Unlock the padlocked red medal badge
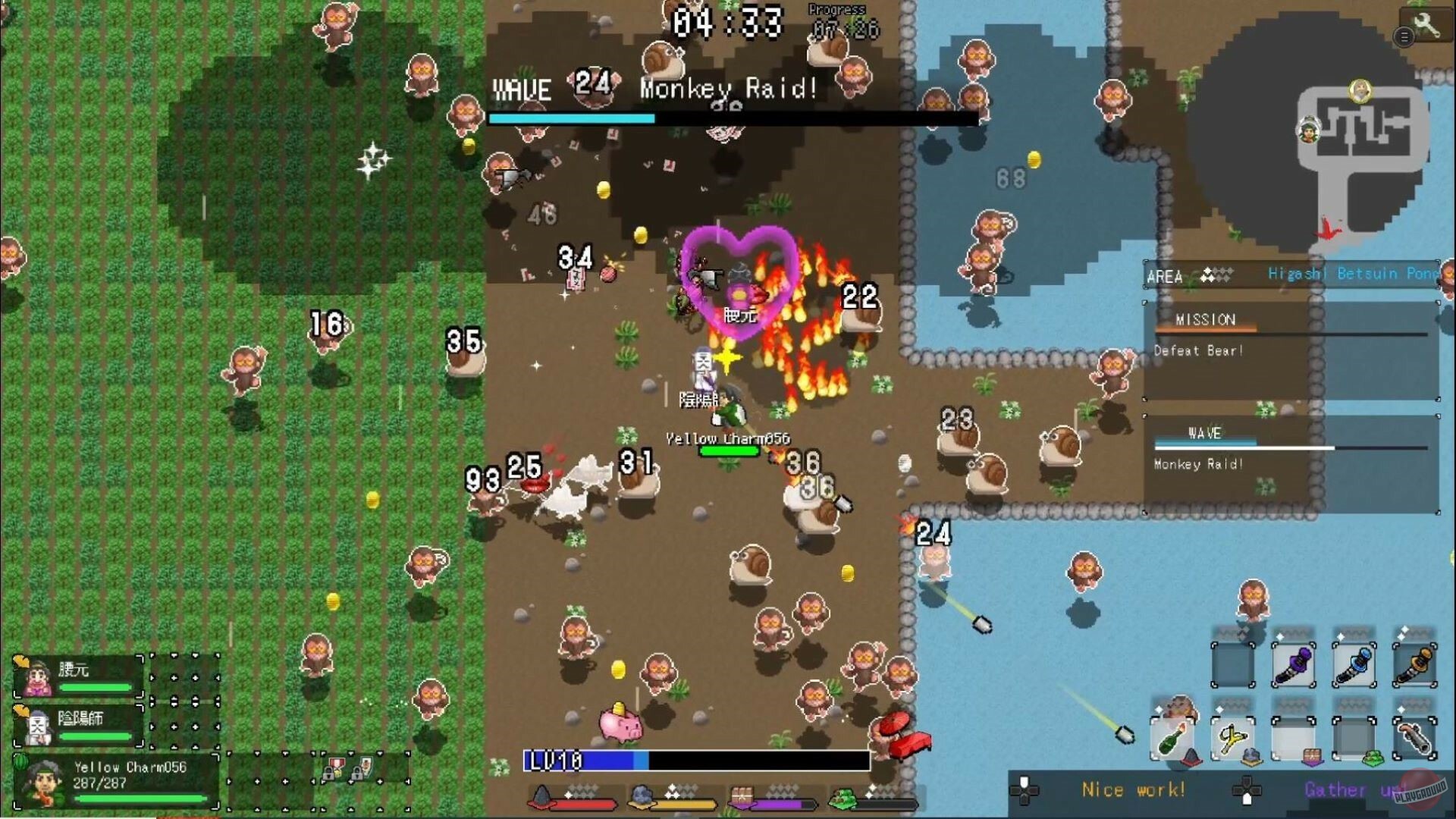 (x=335, y=767)
